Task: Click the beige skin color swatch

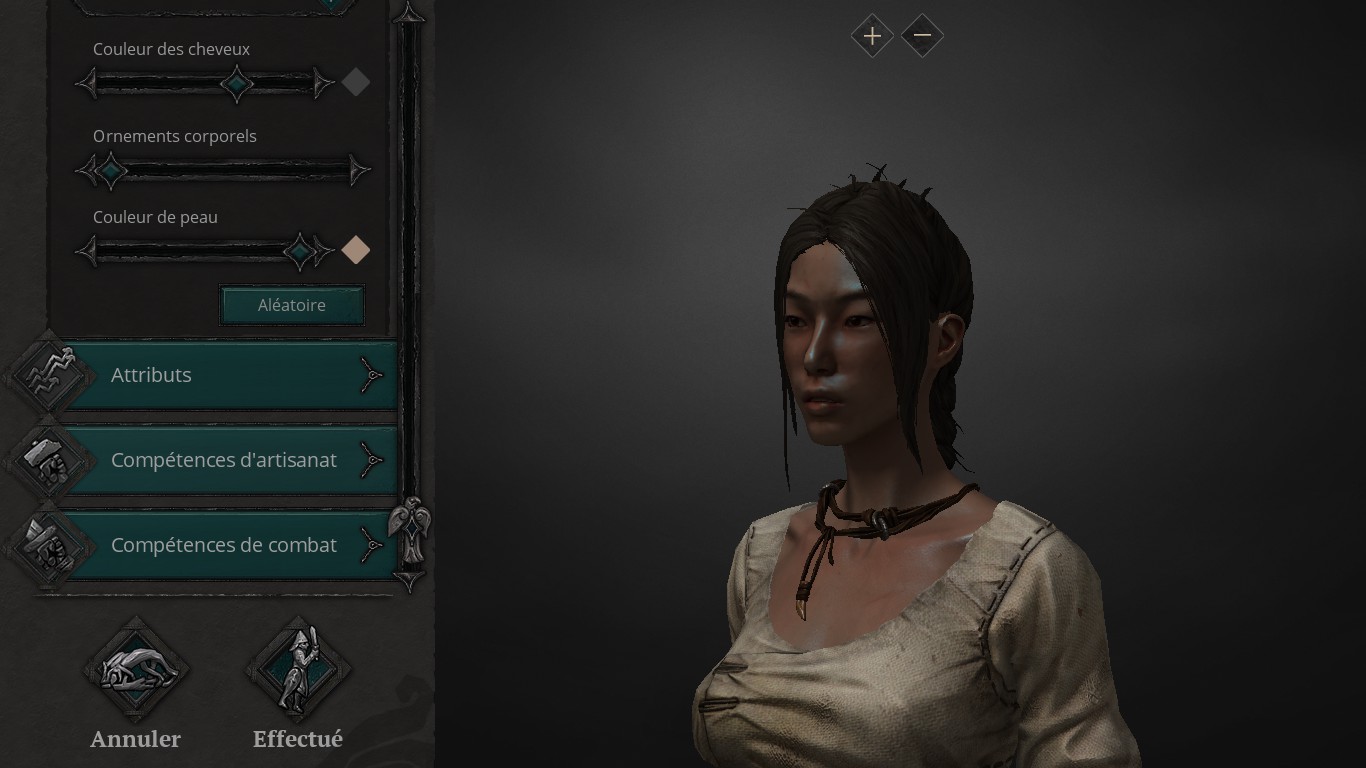Action: tap(356, 250)
